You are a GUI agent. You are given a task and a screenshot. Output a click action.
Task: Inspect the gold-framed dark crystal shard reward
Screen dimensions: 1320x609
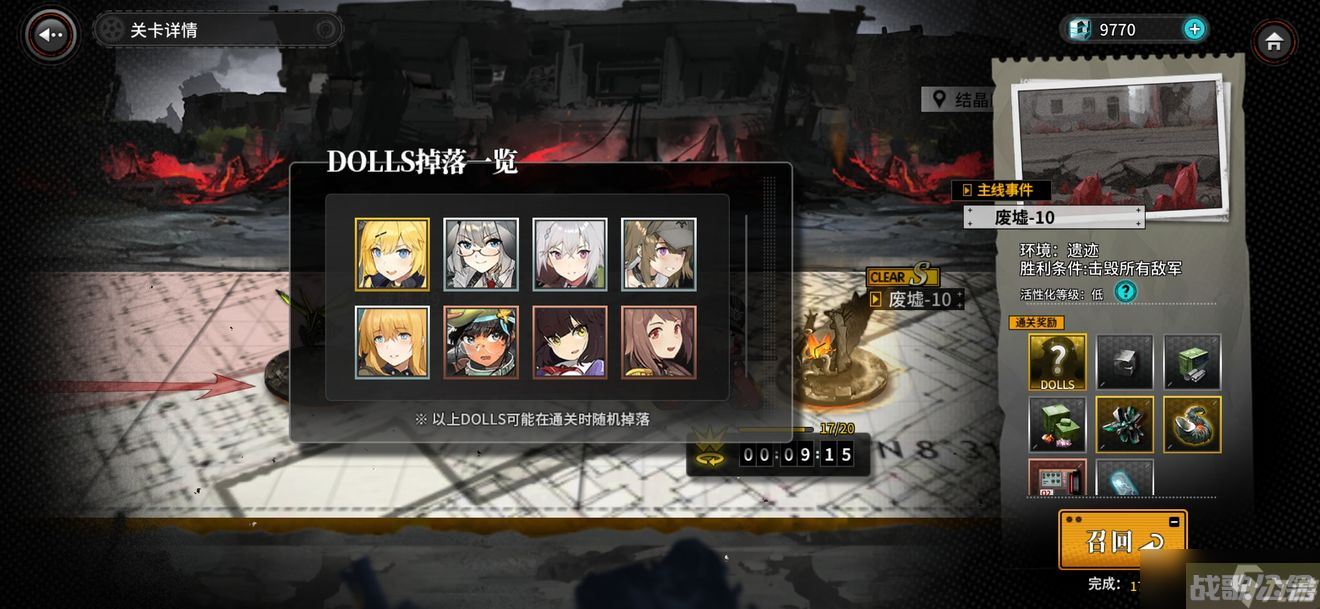[1125, 424]
